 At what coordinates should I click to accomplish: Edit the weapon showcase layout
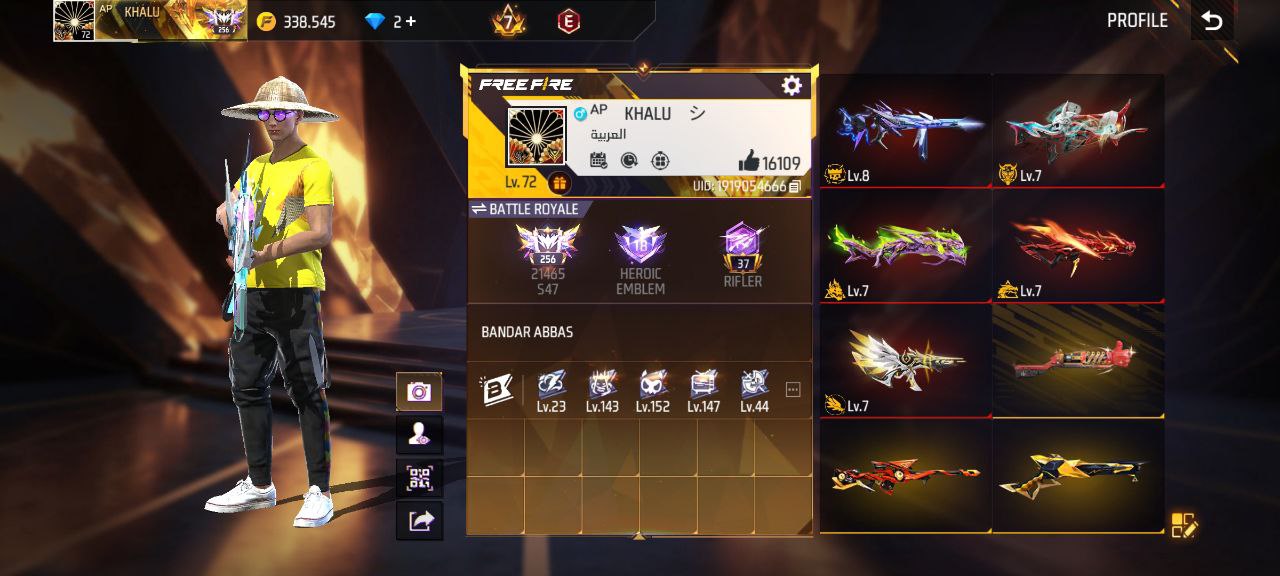click(x=1183, y=525)
